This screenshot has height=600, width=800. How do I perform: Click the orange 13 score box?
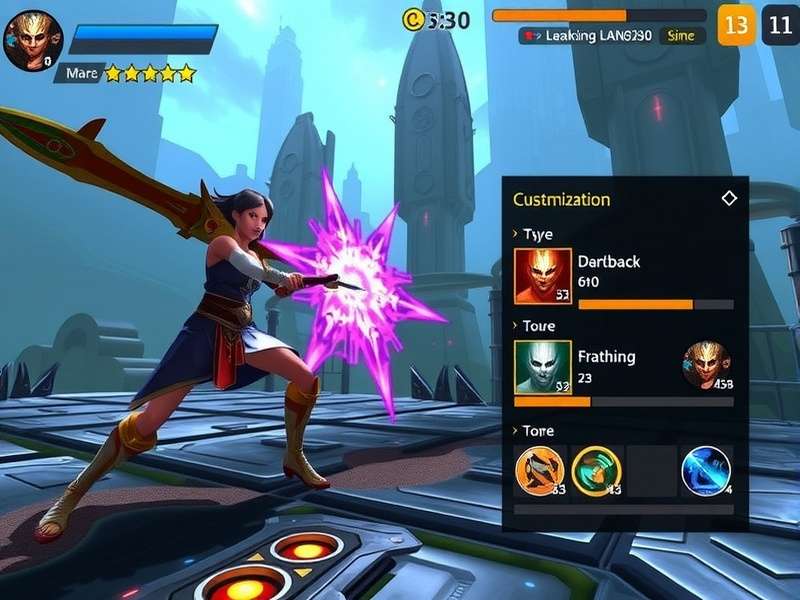point(737,25)
